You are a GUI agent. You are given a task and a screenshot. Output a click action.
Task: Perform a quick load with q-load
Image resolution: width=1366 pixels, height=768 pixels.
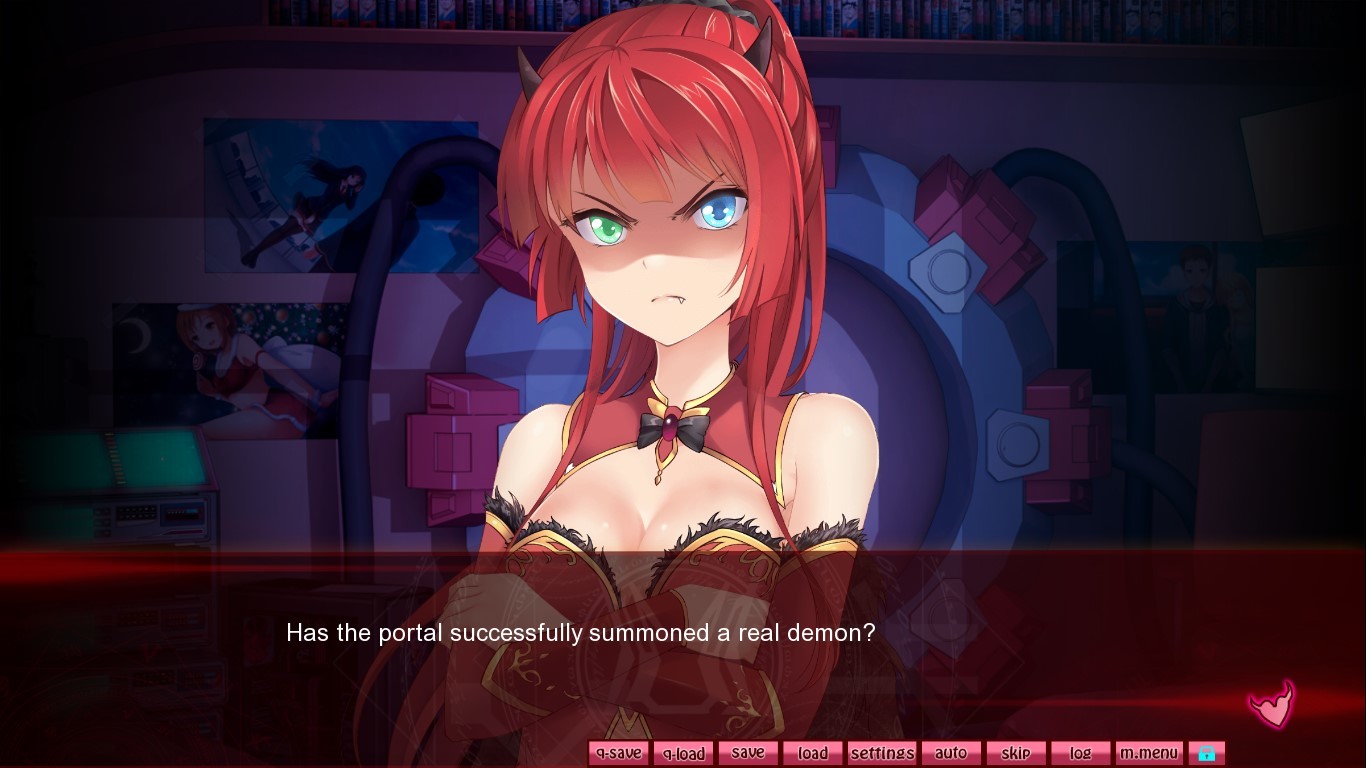pos(683,752)
